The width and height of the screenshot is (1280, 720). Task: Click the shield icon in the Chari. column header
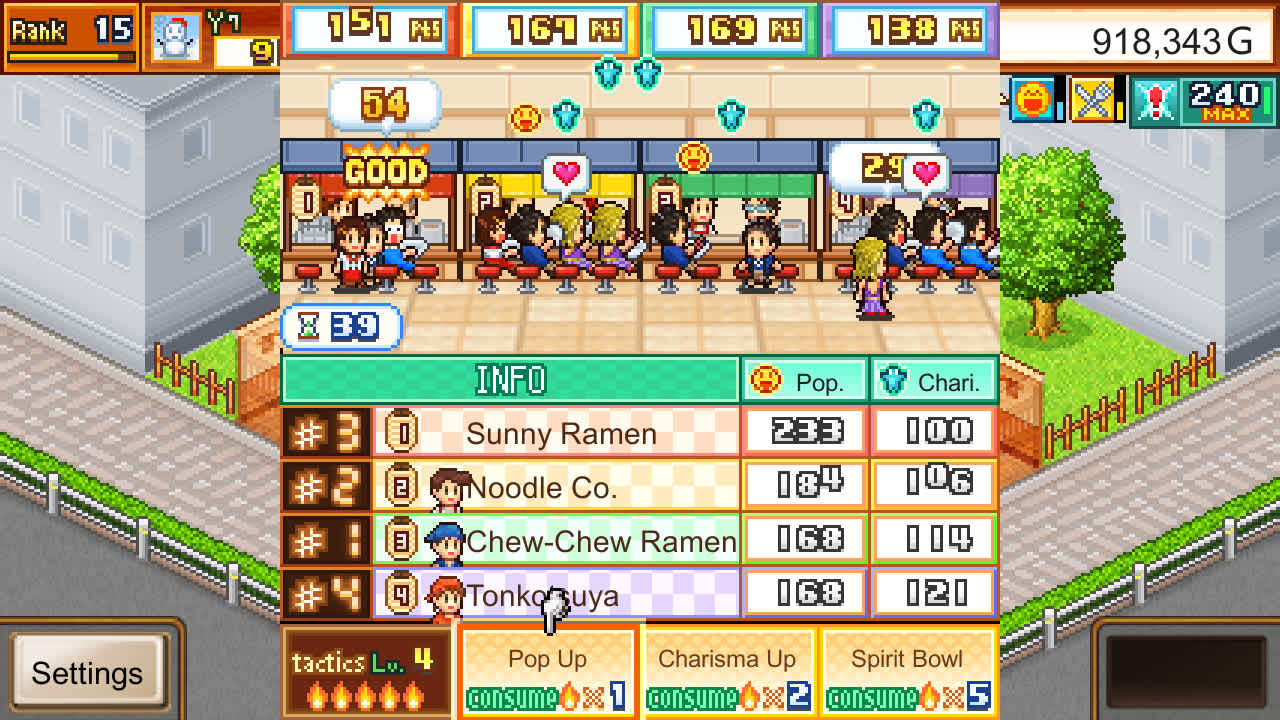884,380
